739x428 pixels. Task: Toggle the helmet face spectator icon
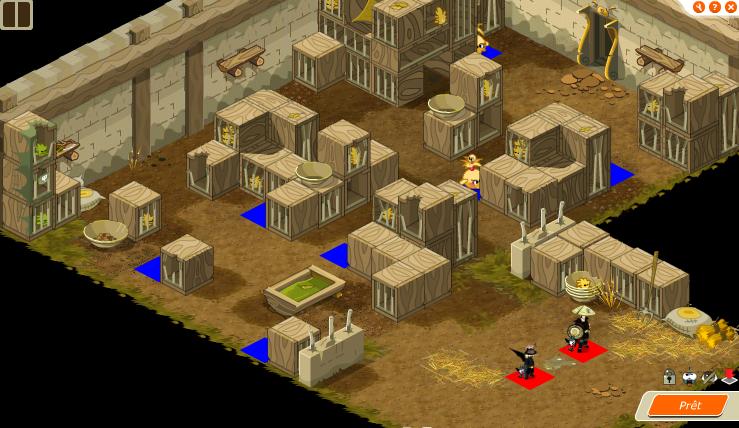pos(689,377)
